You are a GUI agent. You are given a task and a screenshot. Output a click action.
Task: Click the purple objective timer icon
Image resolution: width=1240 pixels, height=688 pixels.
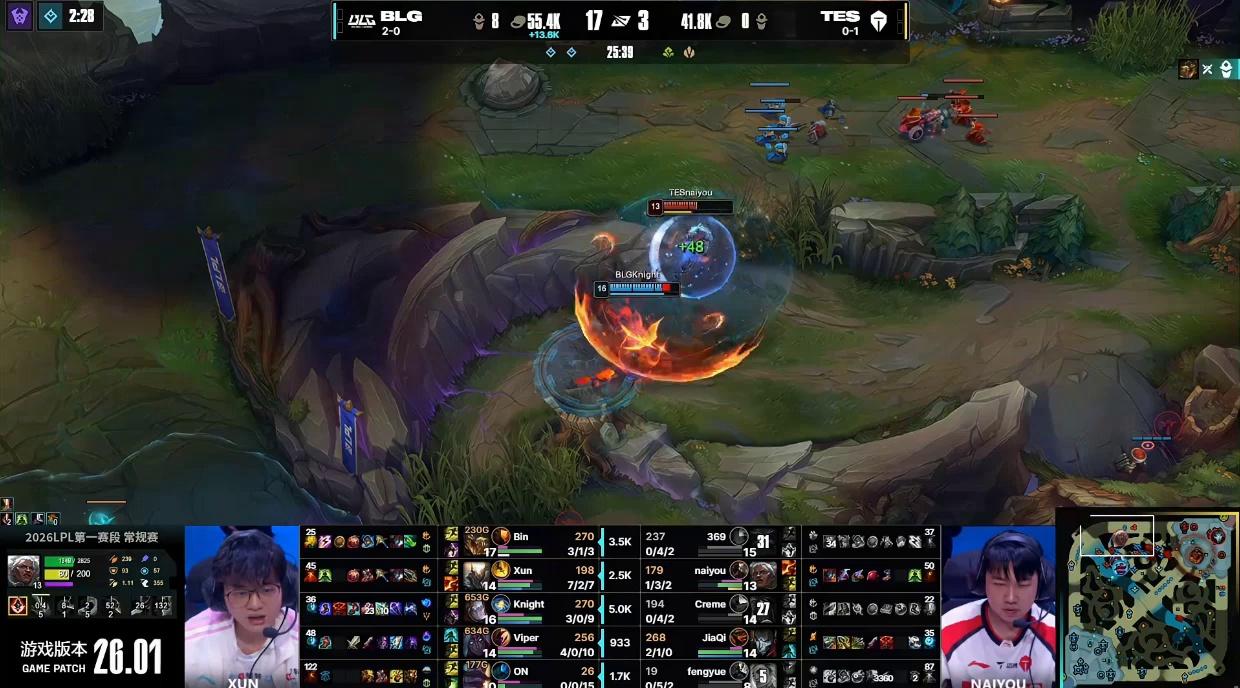click(x=20, y=16)
